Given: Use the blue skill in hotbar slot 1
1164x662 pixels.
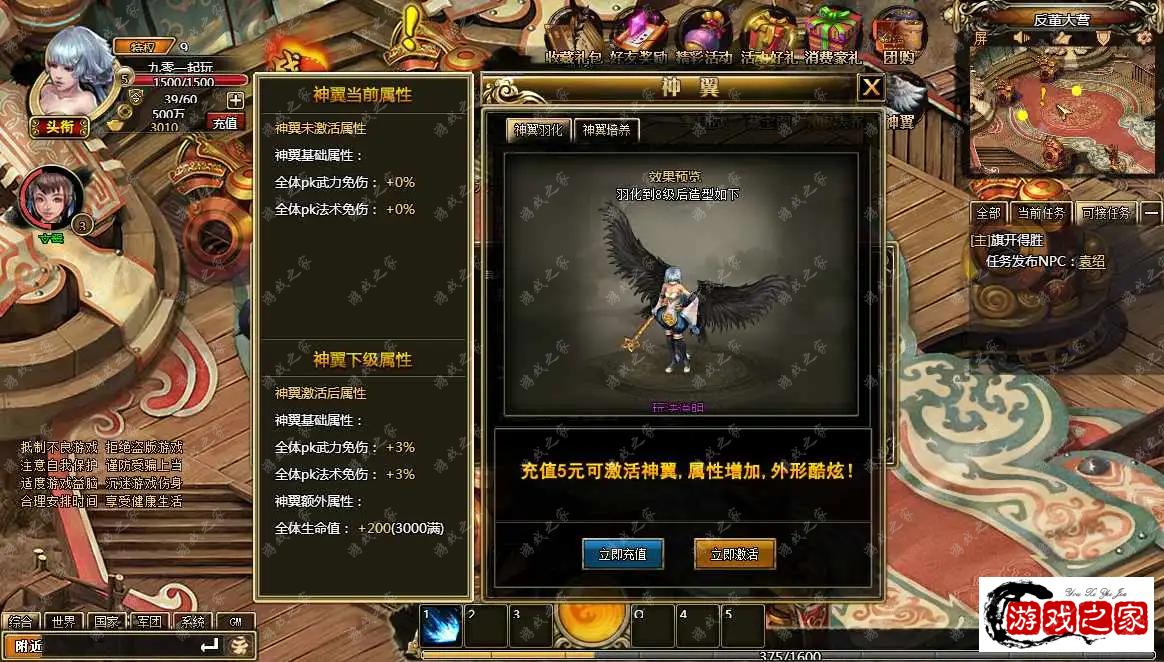Looking at the screenshot, I should pyautogui.click(x=441, y=625).
